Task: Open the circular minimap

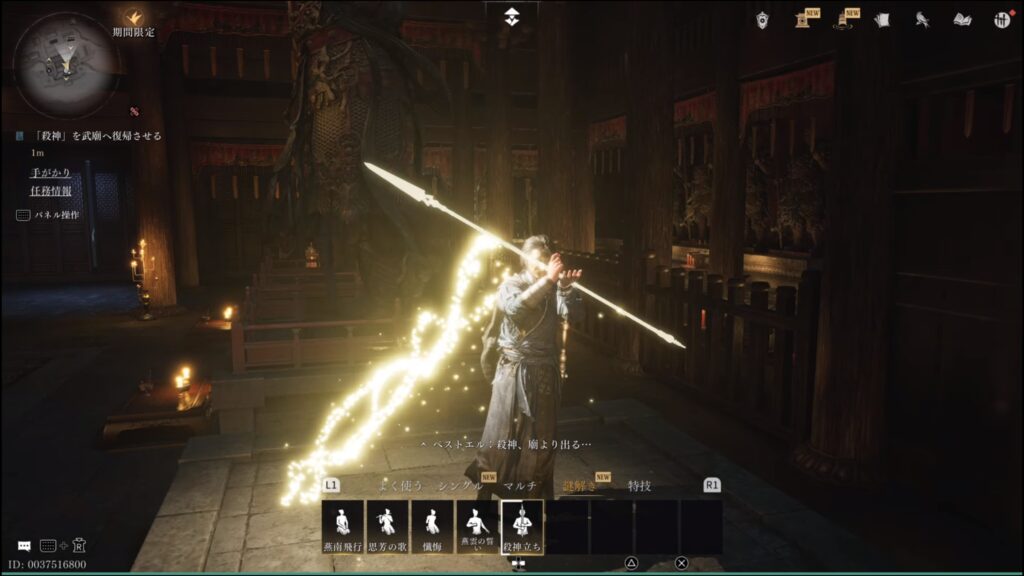Action: (x=66, y=65)
